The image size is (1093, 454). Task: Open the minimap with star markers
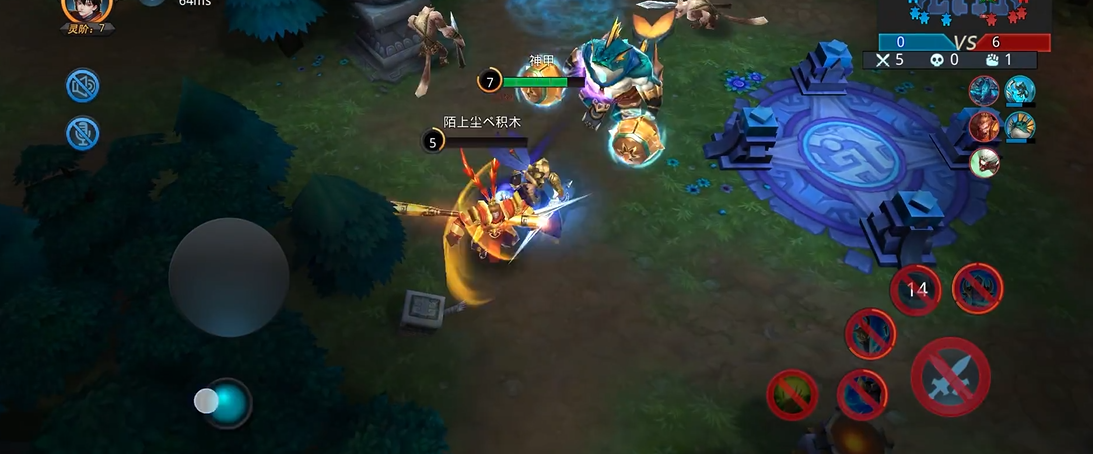click(965, 15)
